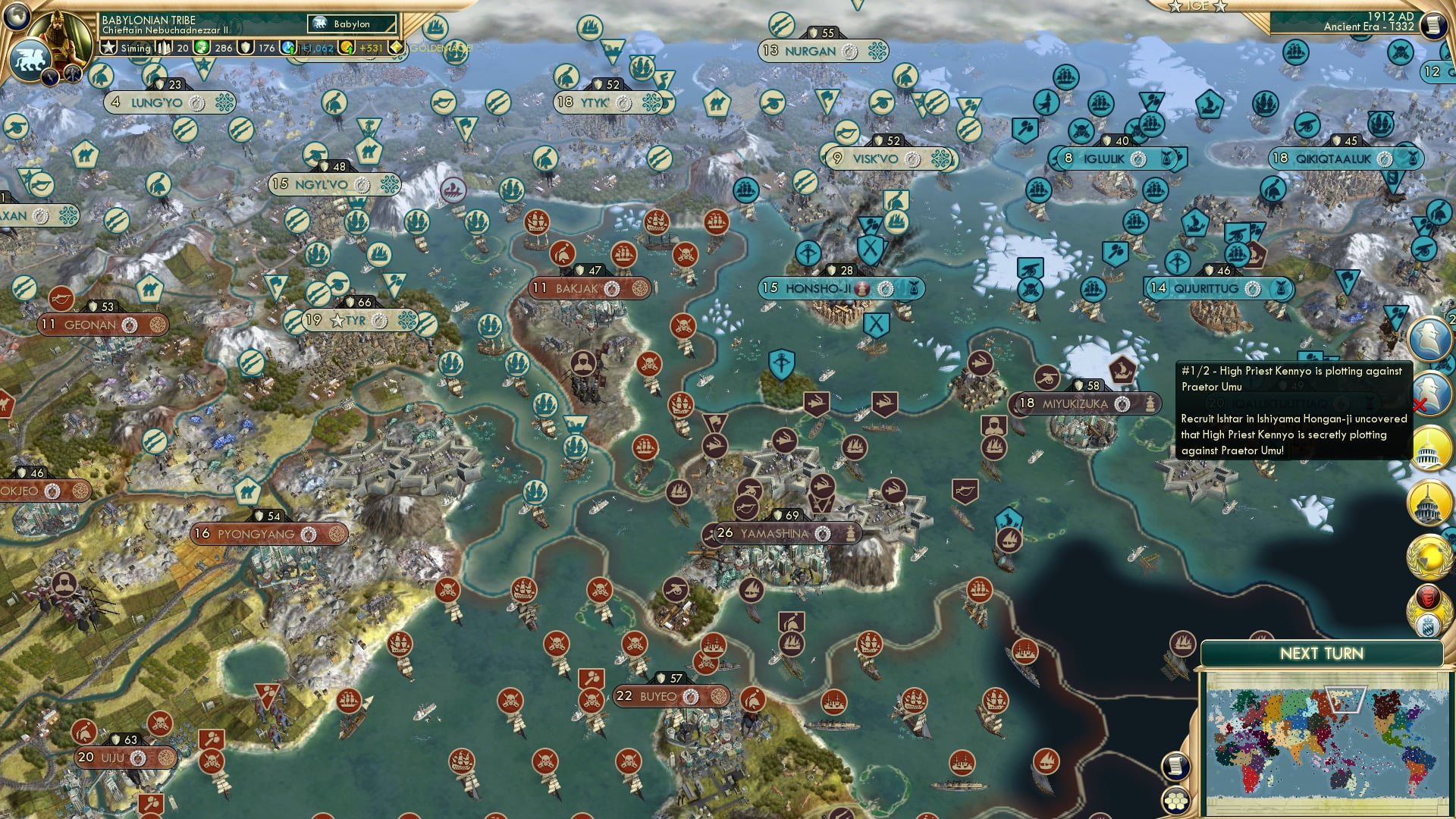Click the World Congress globe notification icon

(x=1429, y=557)
